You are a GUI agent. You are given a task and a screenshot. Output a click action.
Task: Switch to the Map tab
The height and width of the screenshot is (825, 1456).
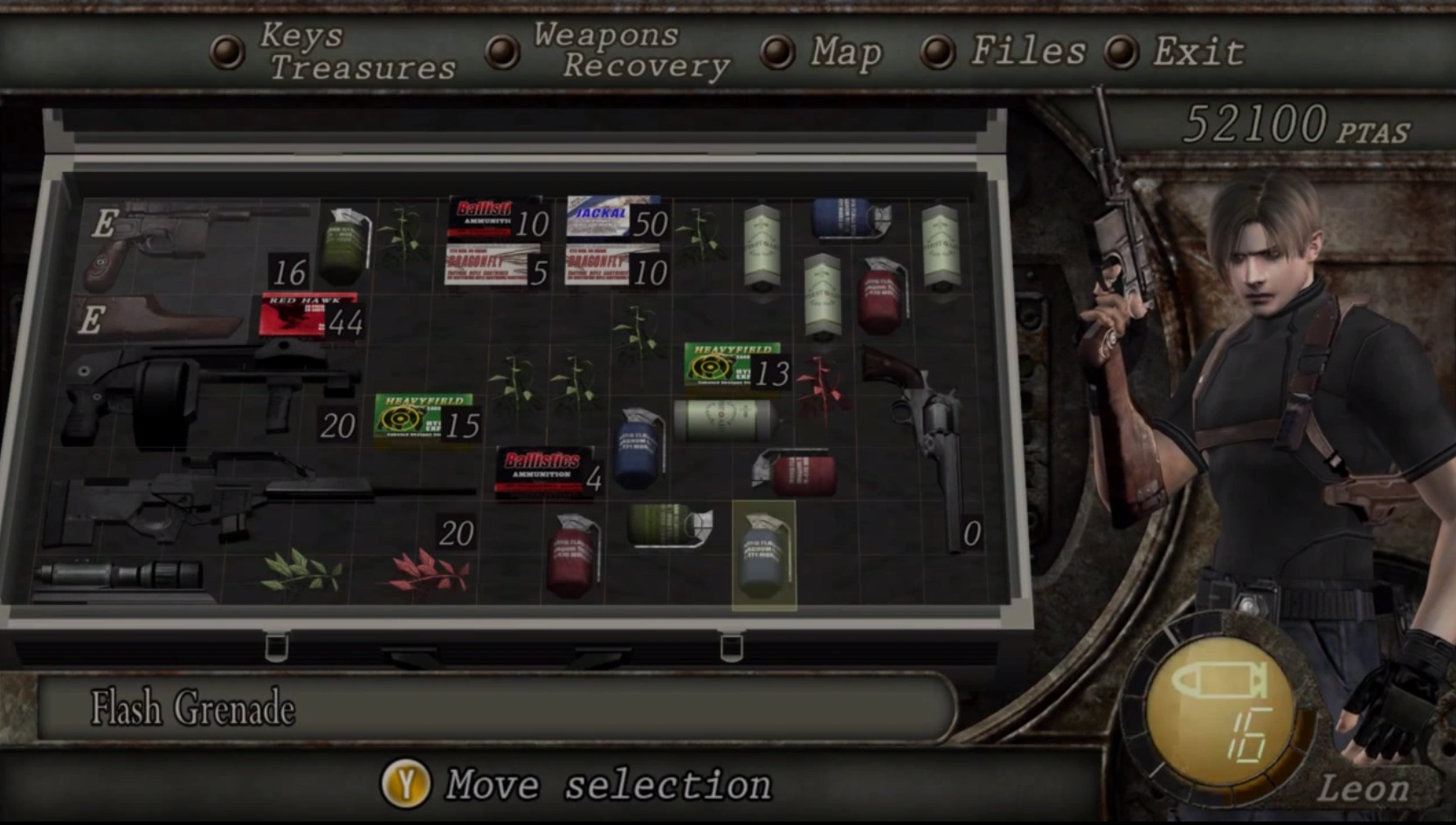[x=843, y=52]
